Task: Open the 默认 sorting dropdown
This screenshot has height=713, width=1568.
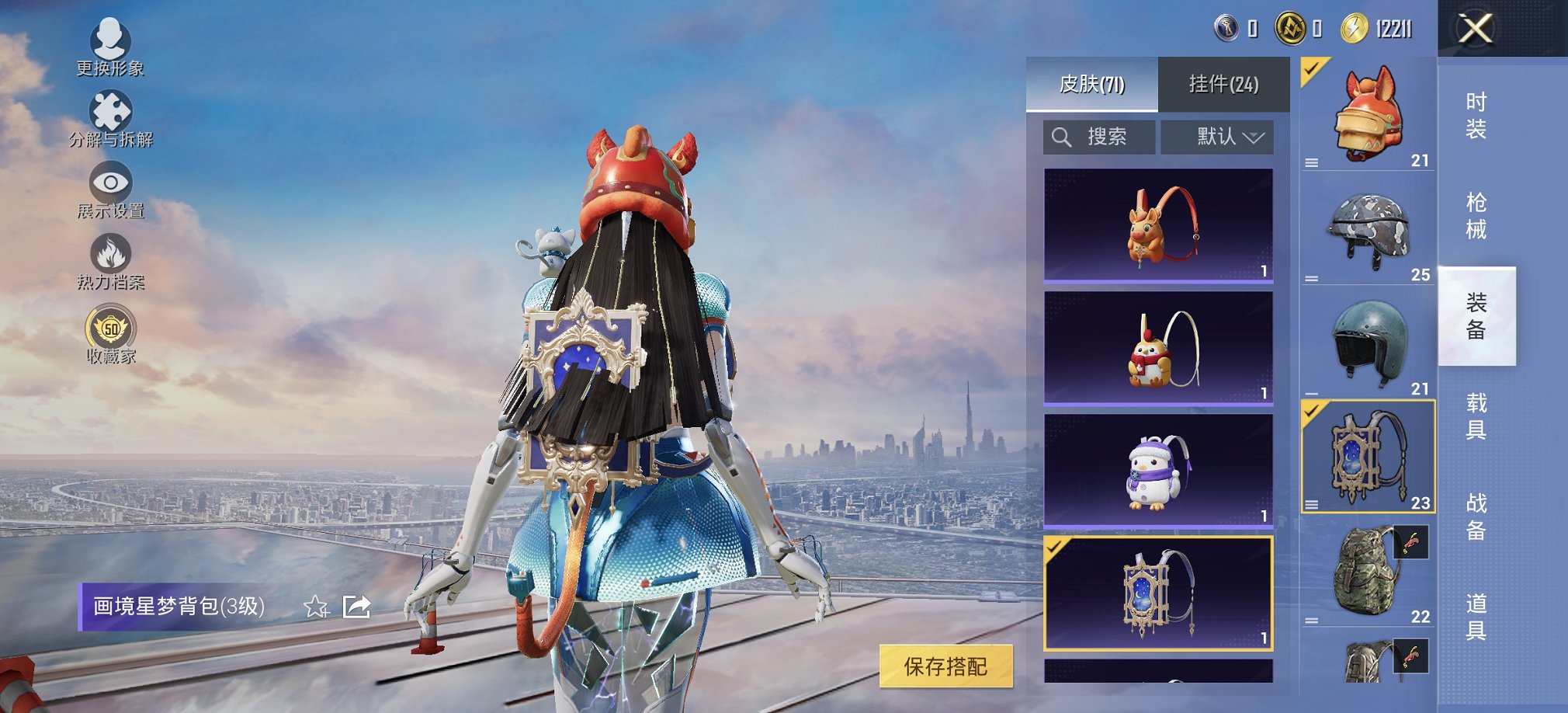Action: (x=1217, y=137)
